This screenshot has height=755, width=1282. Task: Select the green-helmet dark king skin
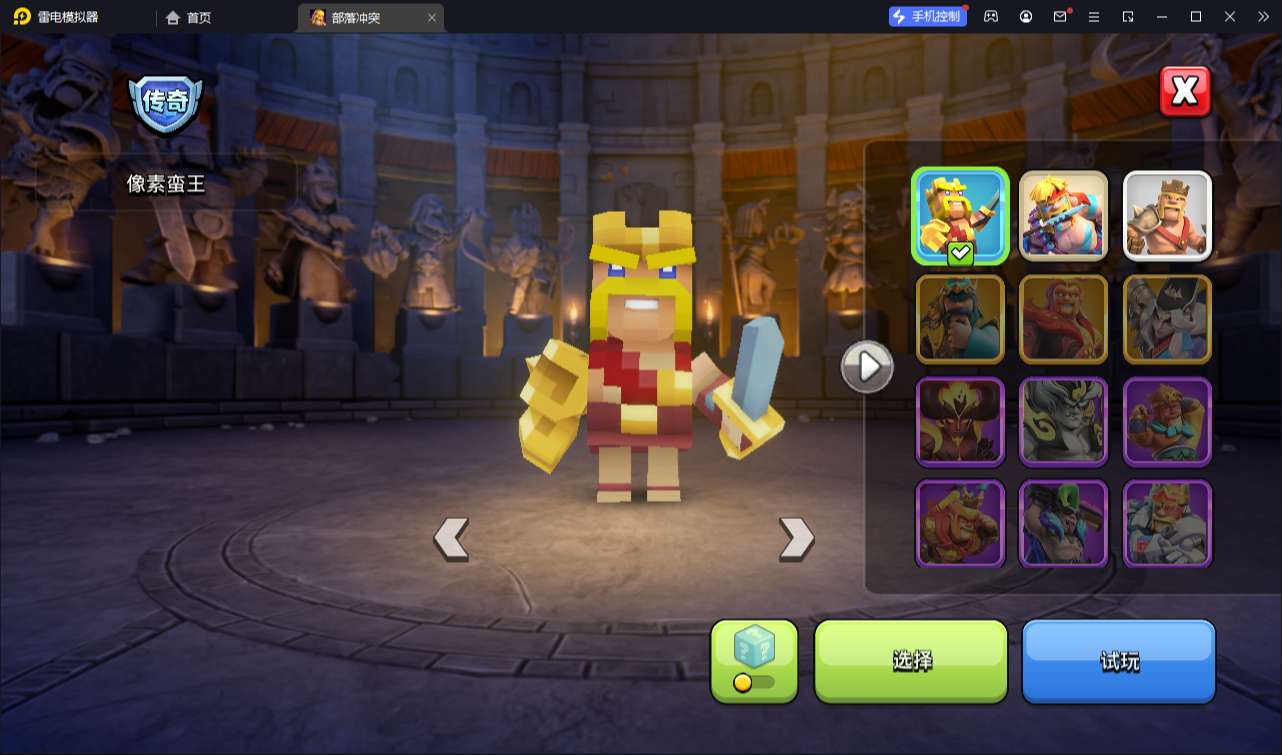pyautogui.click(x=1063, y=524)
